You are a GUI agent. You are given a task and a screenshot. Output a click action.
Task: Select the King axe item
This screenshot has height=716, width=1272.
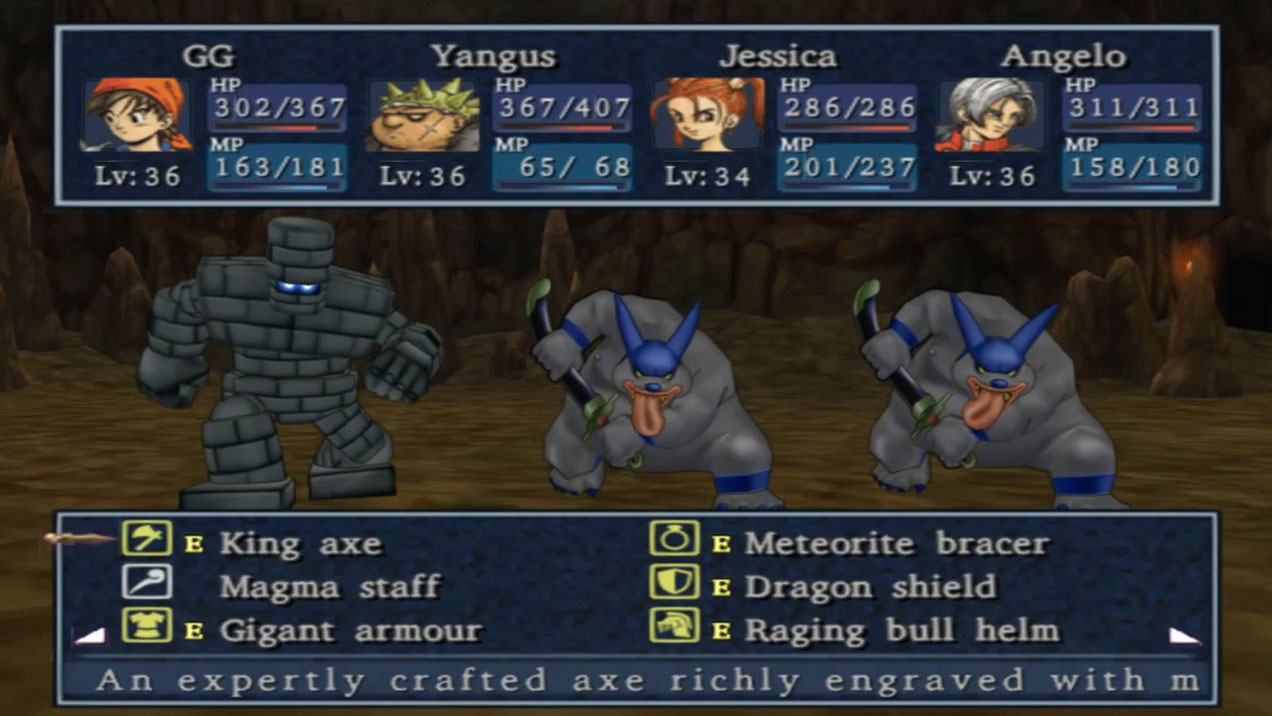tap(299, 544)
